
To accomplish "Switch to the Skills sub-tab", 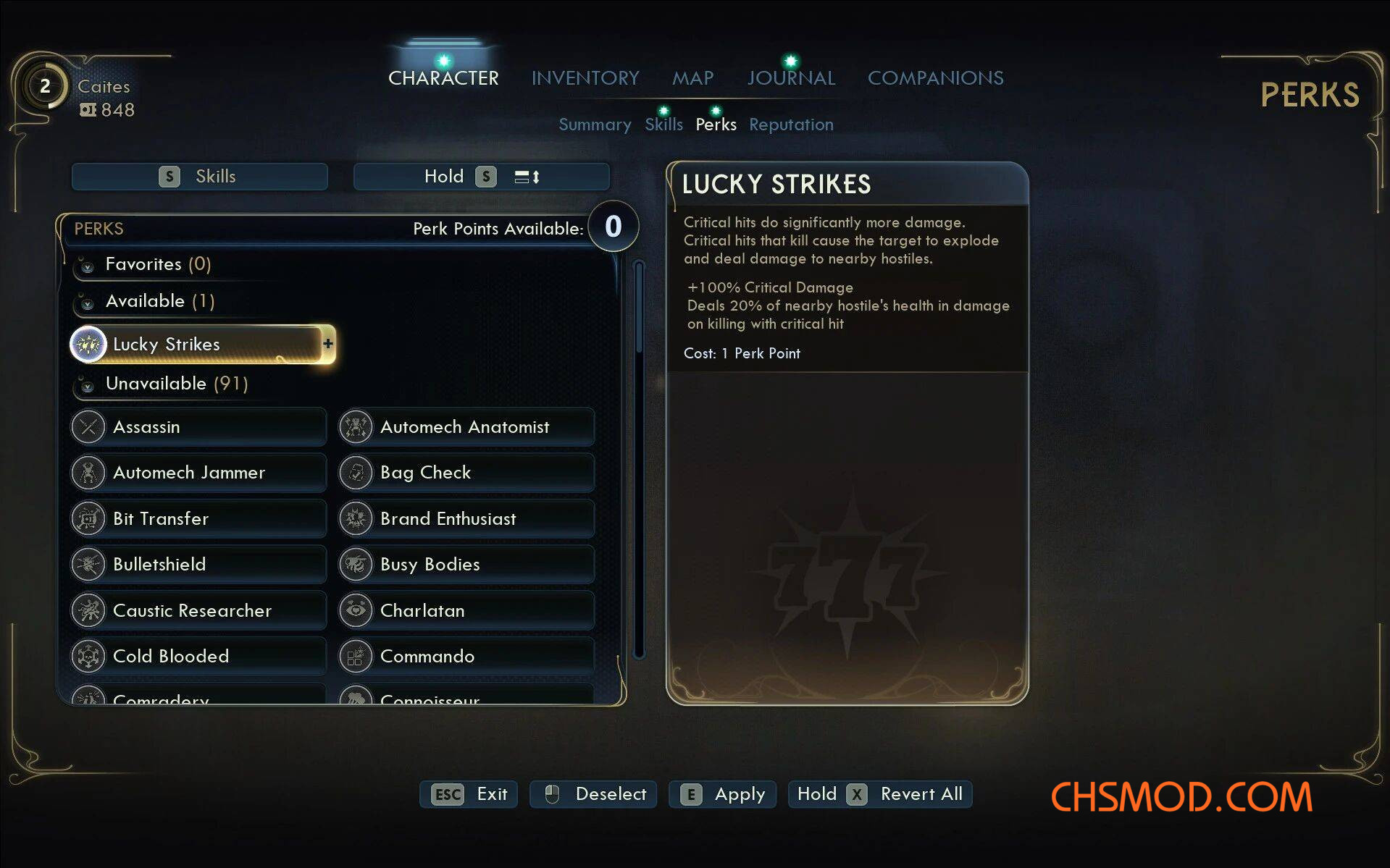I will pos(663,125).
